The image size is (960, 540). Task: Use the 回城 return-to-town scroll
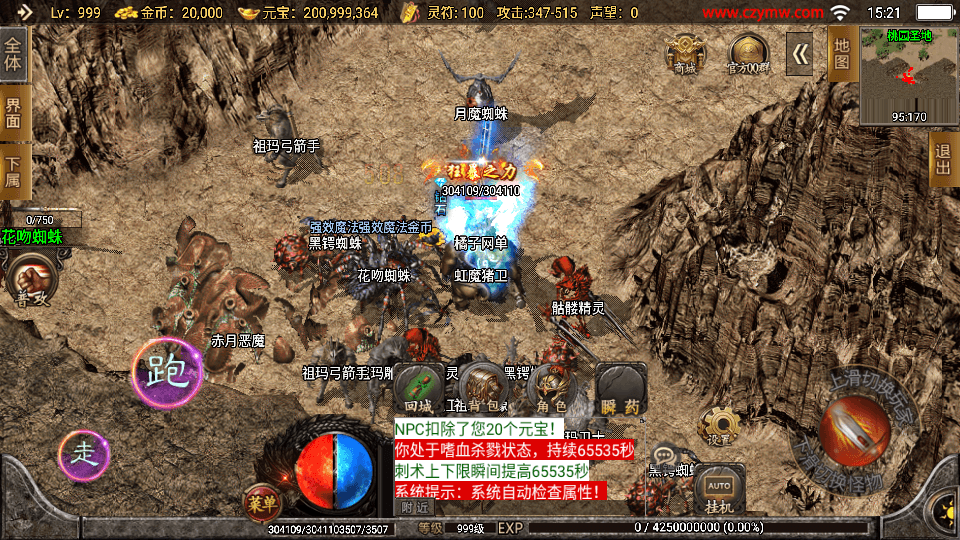(418, 387)
